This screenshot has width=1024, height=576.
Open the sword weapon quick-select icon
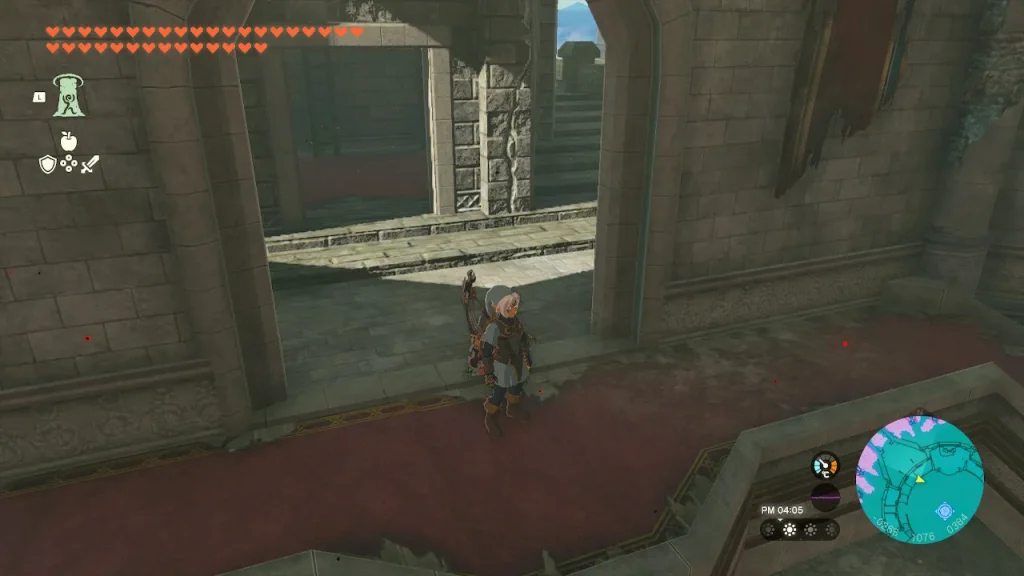click(x=90, y=164)
